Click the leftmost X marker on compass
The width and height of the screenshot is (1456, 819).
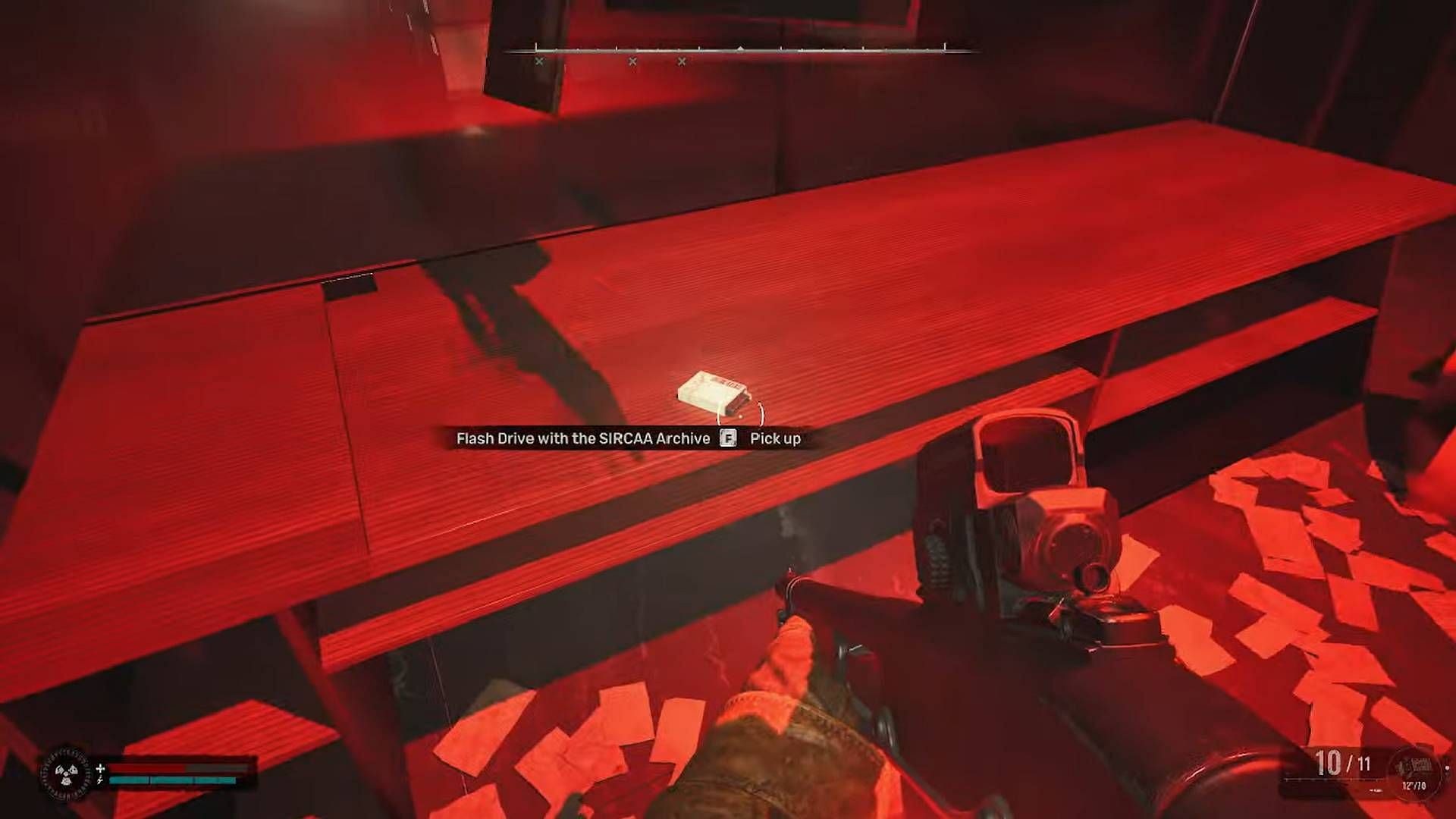(538, 61)
